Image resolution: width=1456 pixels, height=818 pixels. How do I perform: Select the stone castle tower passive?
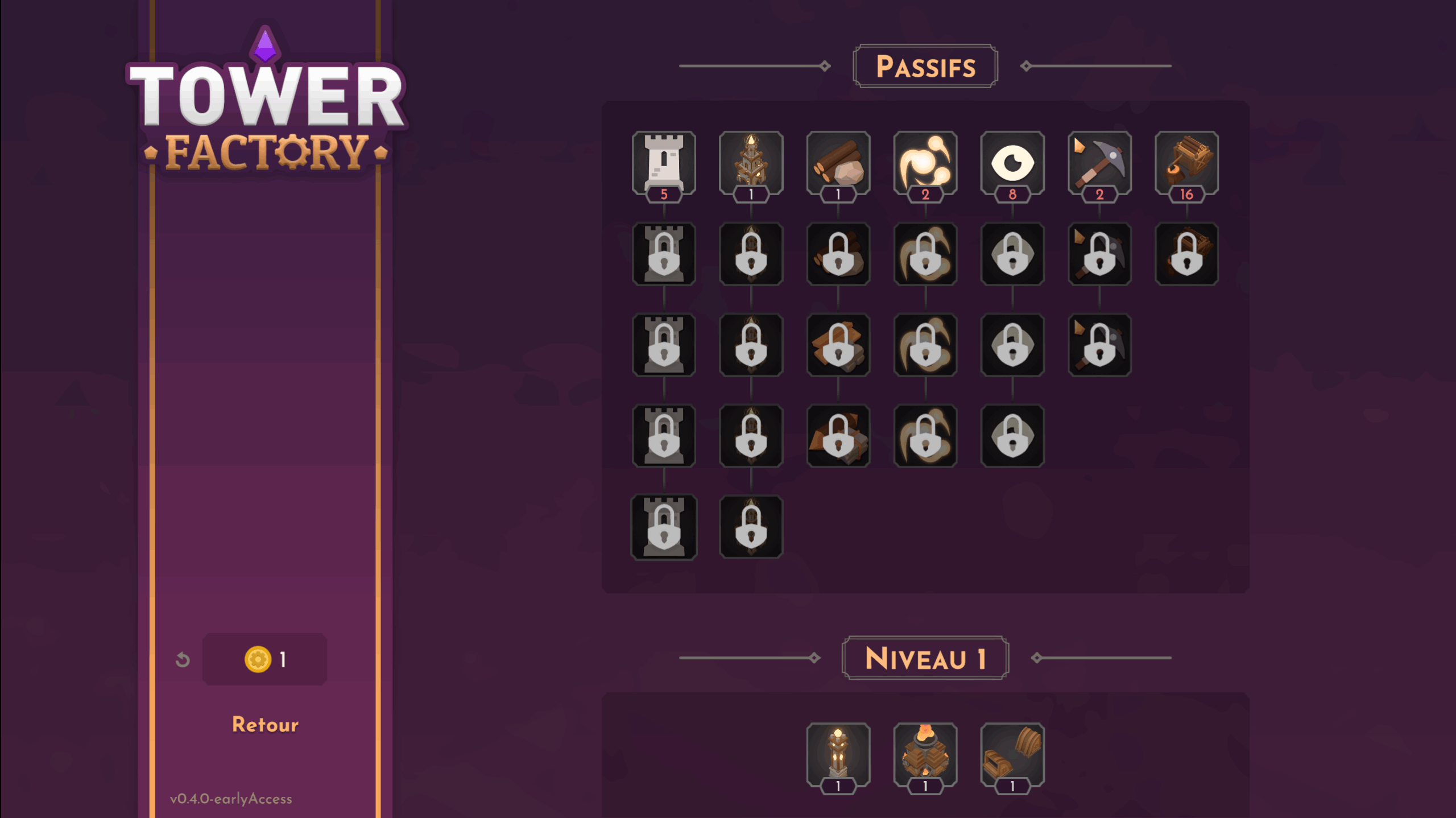click(x=664, y=163)
